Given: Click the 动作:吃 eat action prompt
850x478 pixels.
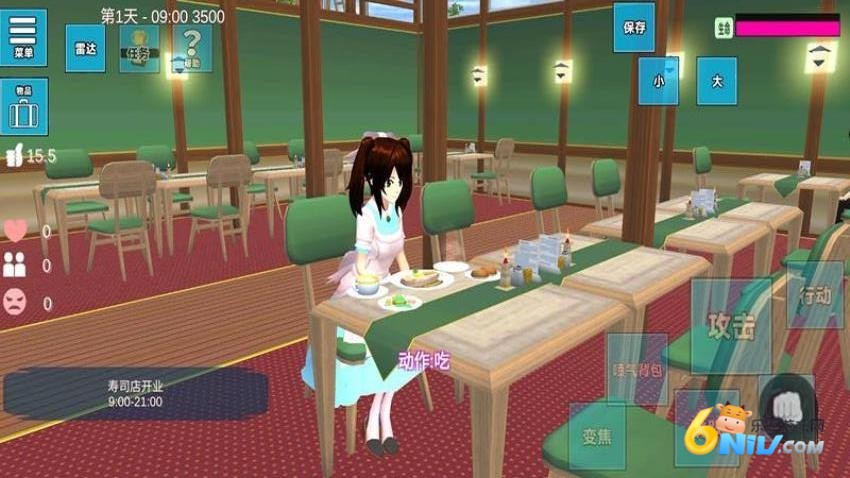Looking at the screenshot, I should tap(425, 361).
